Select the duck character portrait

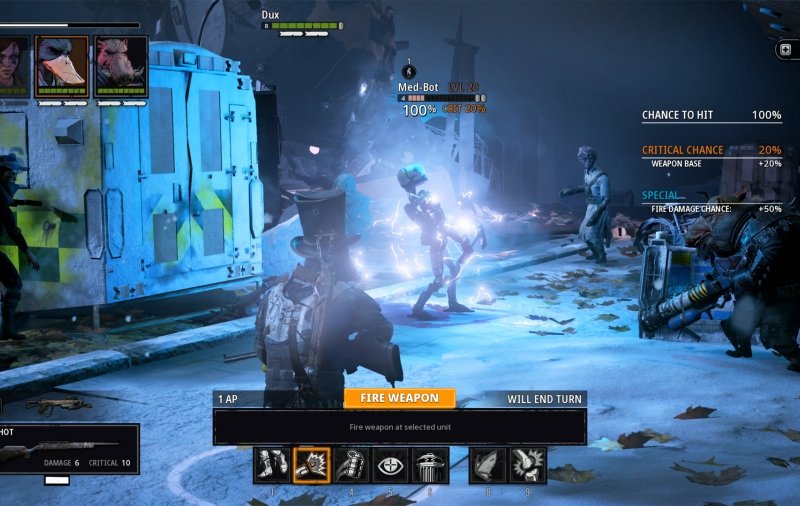click(62, 66)
